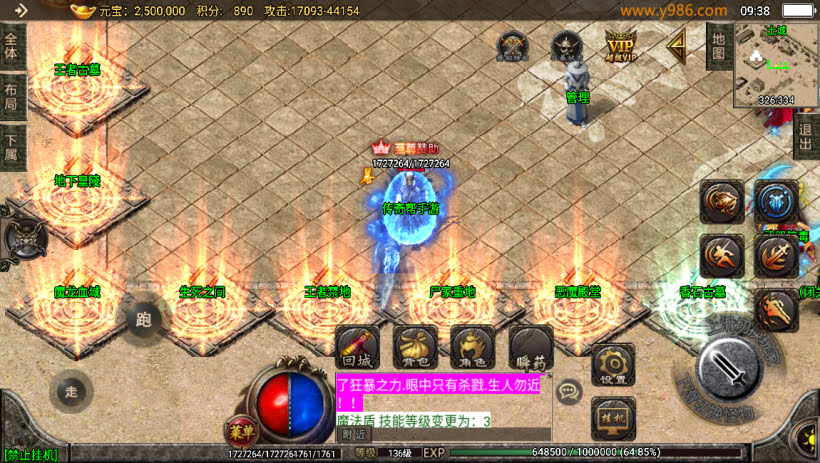
Task: Open the 地图 map panel
Action: point(718,46)
